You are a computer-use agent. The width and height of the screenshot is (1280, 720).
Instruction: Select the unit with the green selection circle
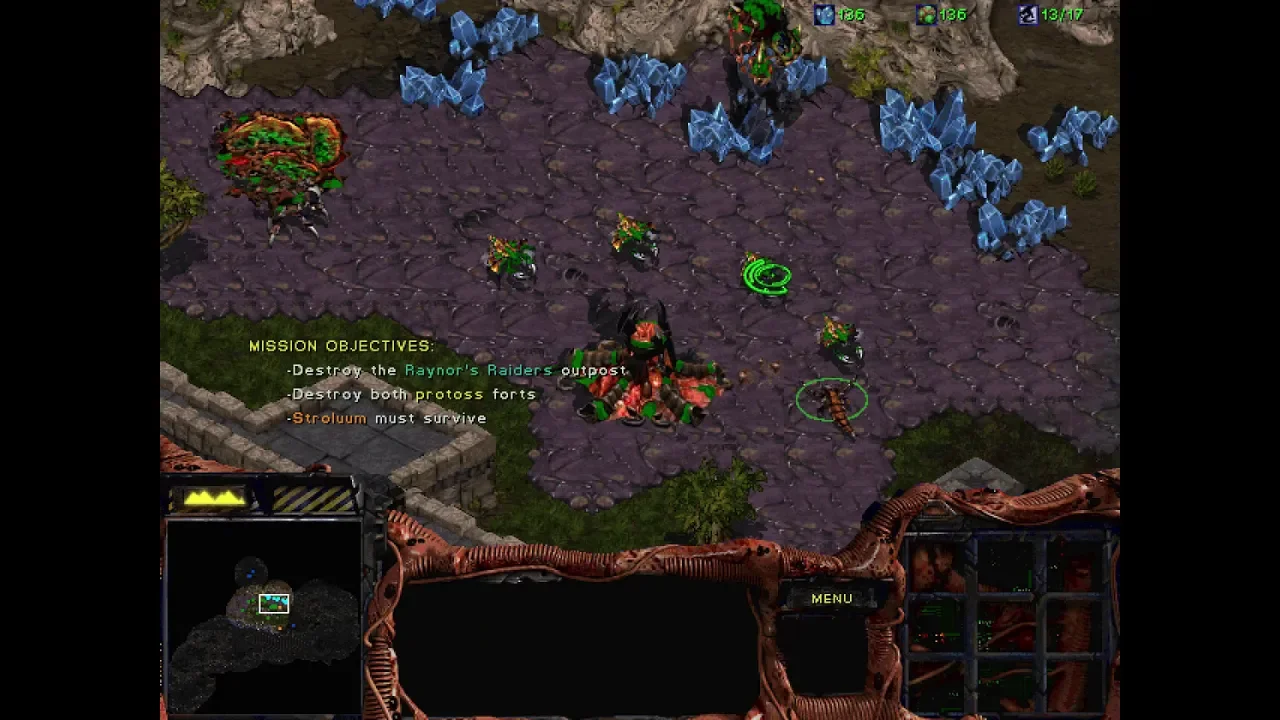click(833, 403)
